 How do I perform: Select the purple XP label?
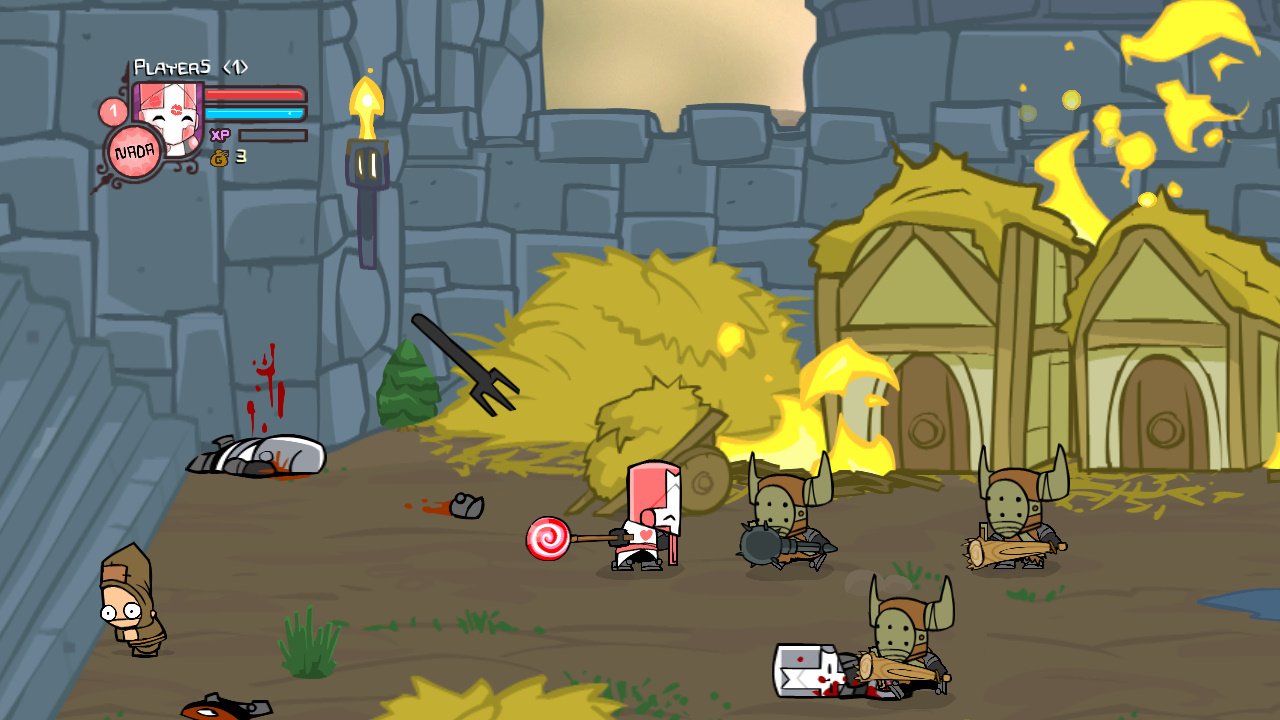tap(222, 133)
